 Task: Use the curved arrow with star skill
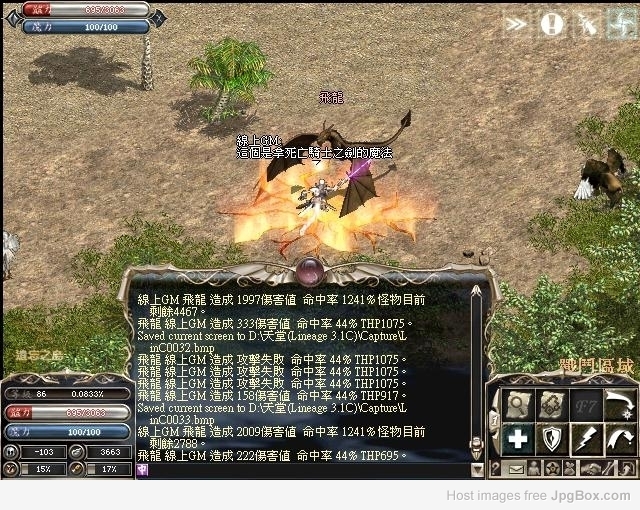(619, 404)
